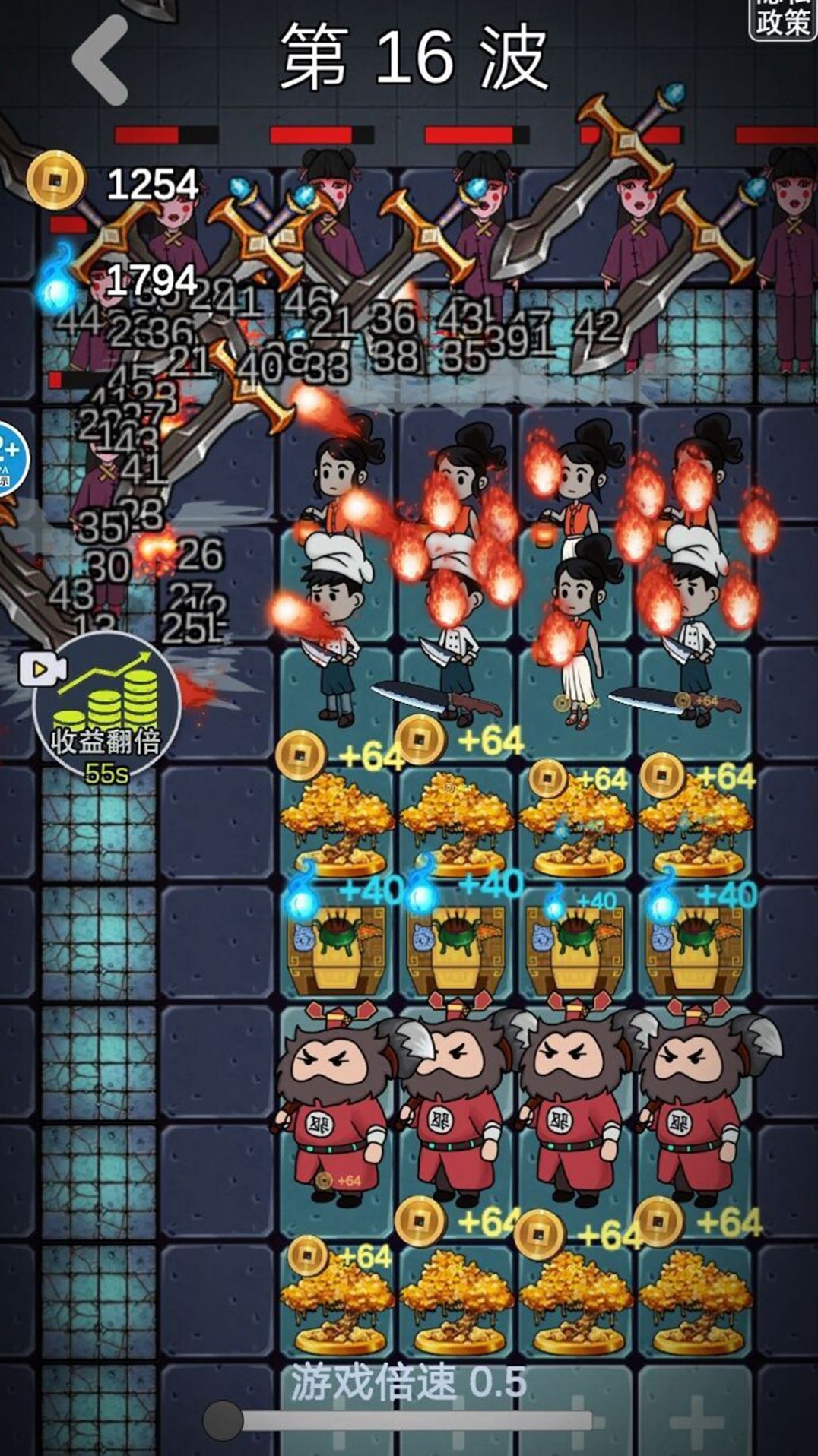Go back using the arrow button
Image resolution: width=818 pixels, height=1456 pixels.
(100, 60)
